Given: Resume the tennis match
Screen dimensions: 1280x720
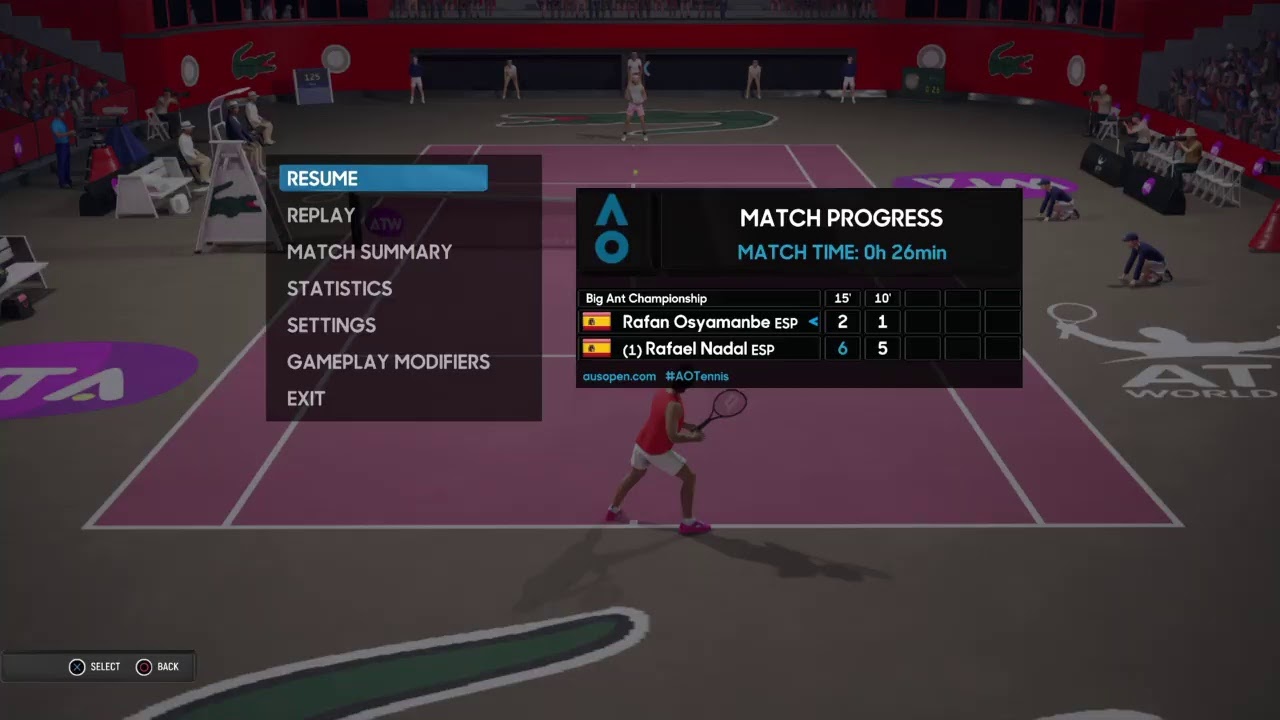Looking at the screenshot, I should pyautogui.click(x=383, y=179).
